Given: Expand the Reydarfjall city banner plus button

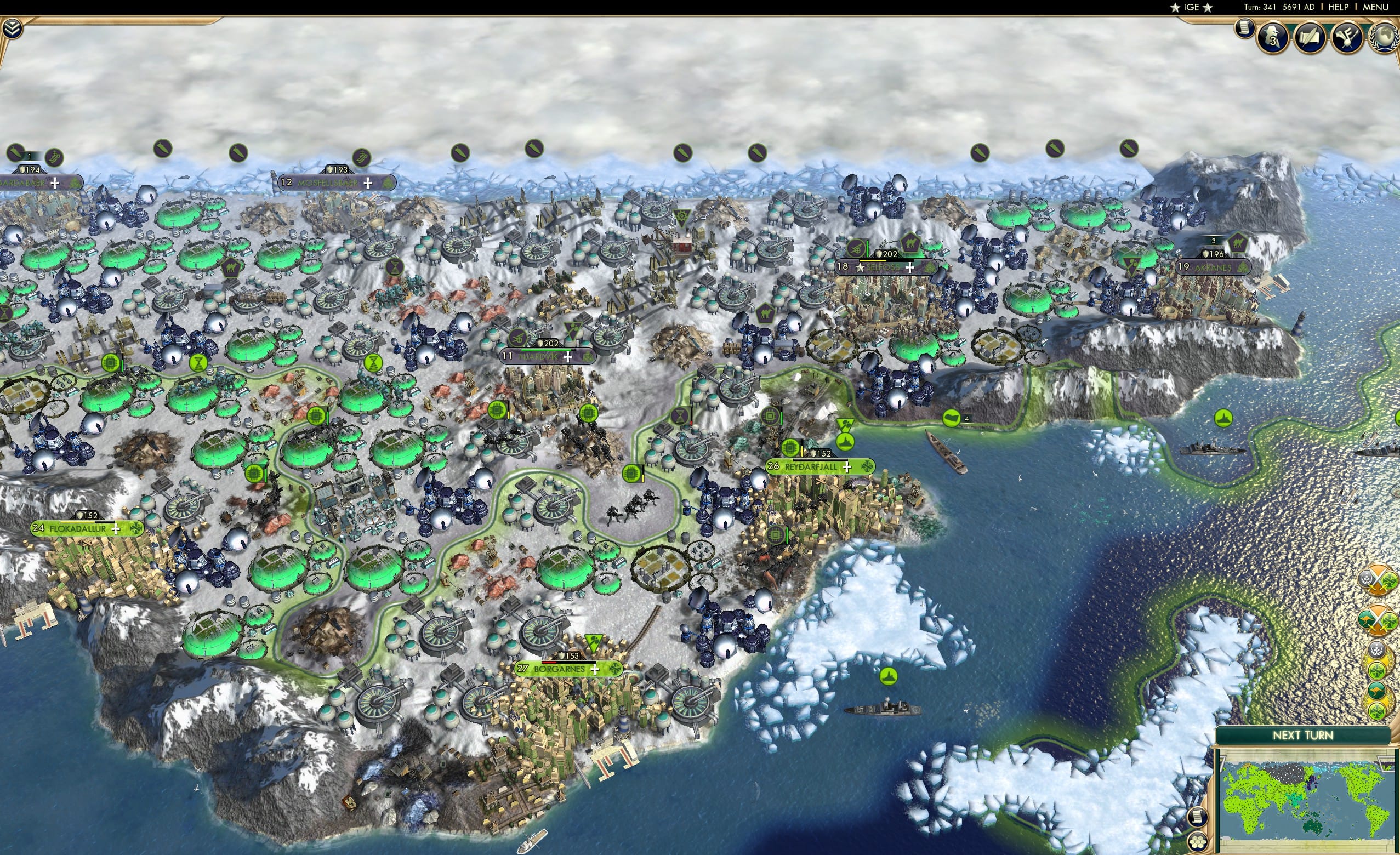Looking at the screenshot, I should click(x=847, y=468).
